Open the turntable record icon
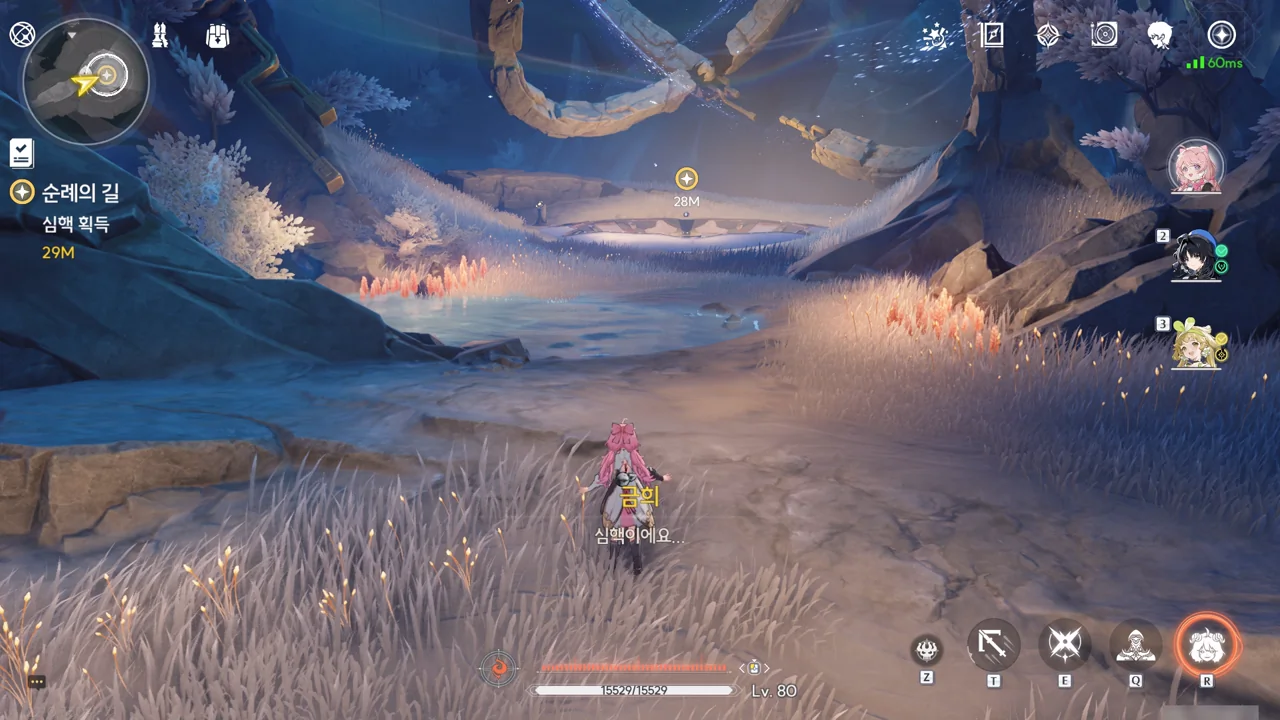 tap(1104, 36)
